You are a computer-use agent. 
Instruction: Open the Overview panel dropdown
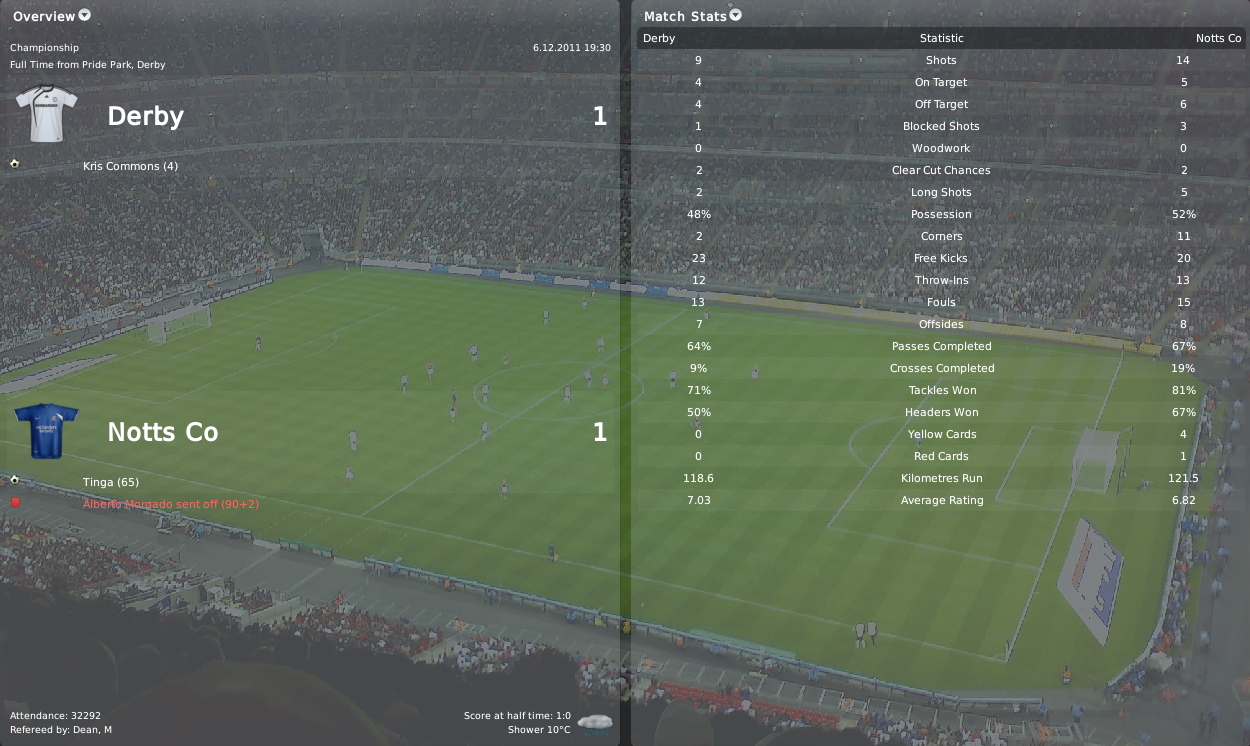click(x=84, y=15)
